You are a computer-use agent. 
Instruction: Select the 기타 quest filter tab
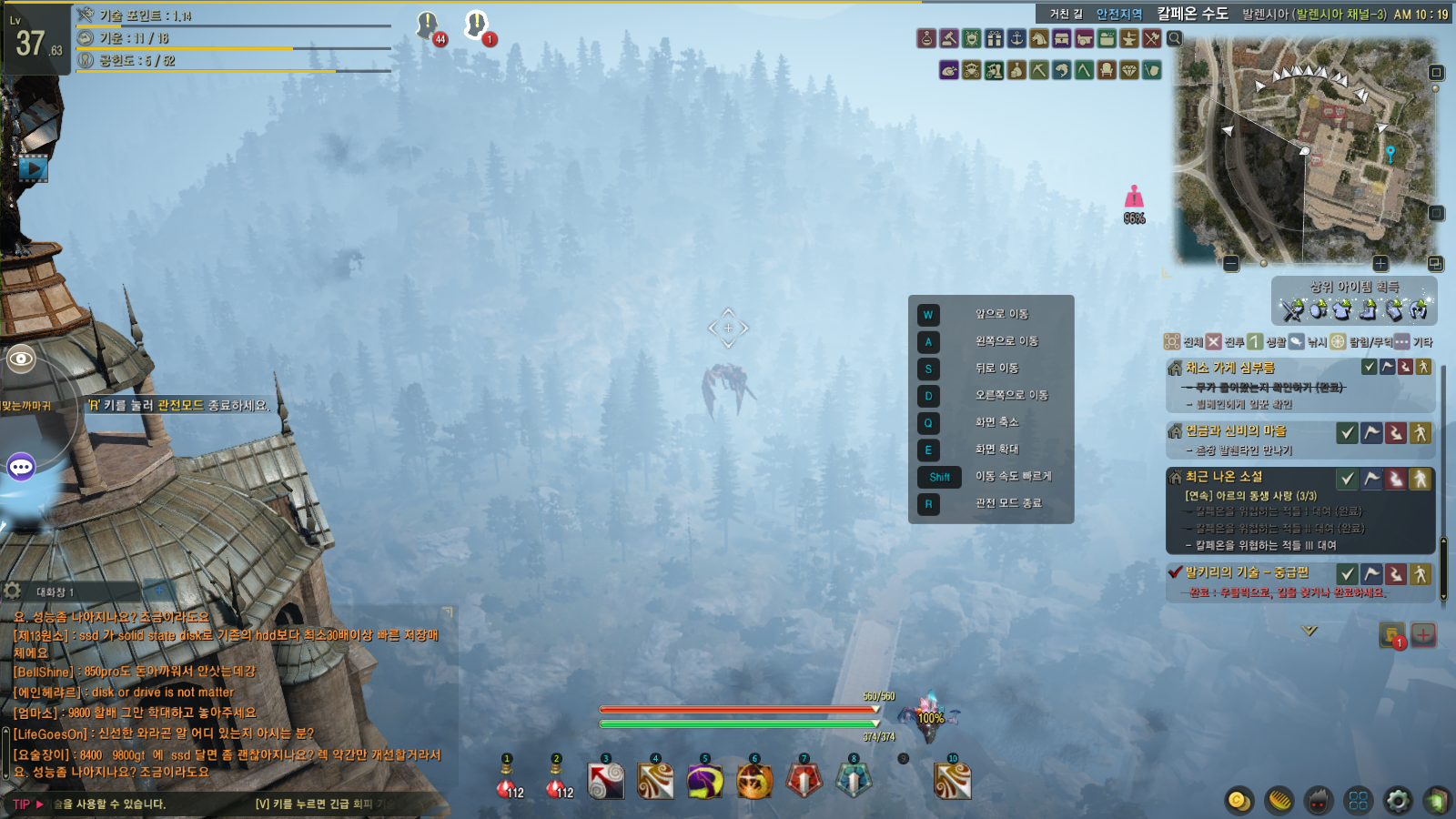(1413, 342)
